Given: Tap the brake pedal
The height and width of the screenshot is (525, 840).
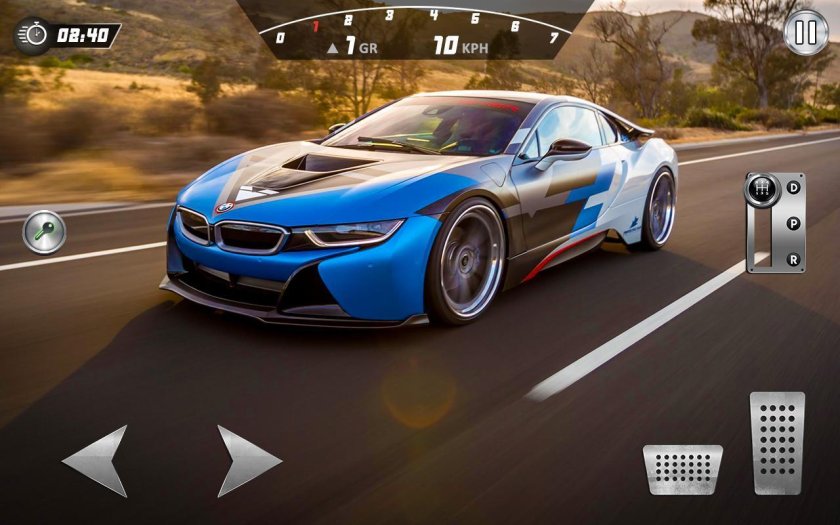Looking at the screenshot, I should point(682,469).
